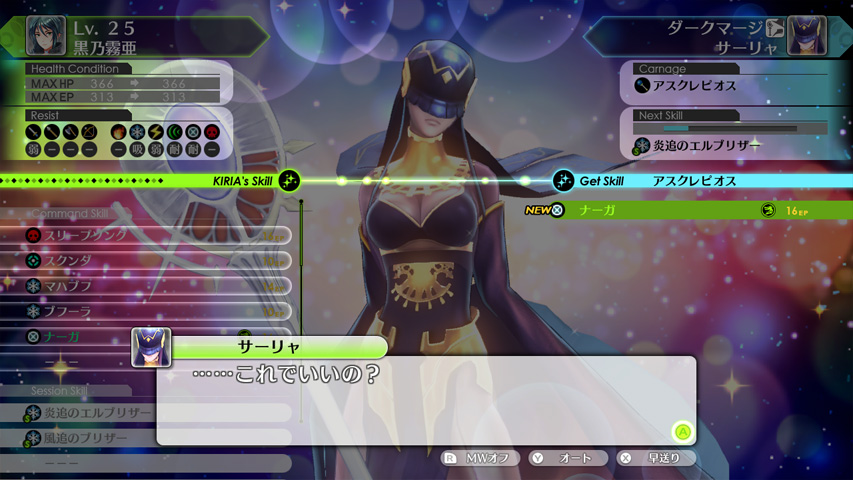The height and width of the screenshot is (480, 853).
Task: Choose the スクンダ skill row
Action: pos(150,260)
